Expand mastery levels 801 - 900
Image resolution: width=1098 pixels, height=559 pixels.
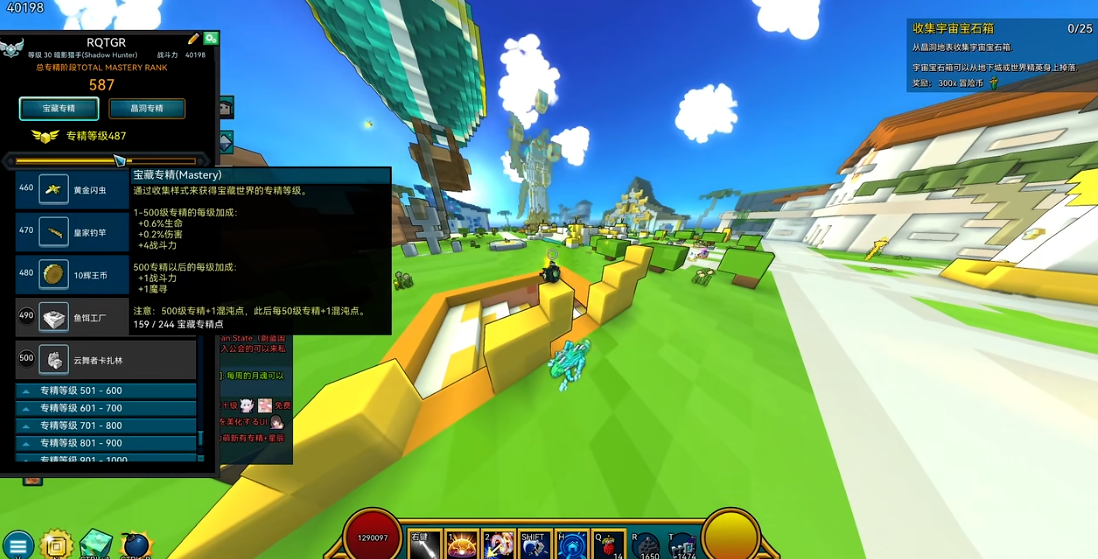(x=106, y=442)
